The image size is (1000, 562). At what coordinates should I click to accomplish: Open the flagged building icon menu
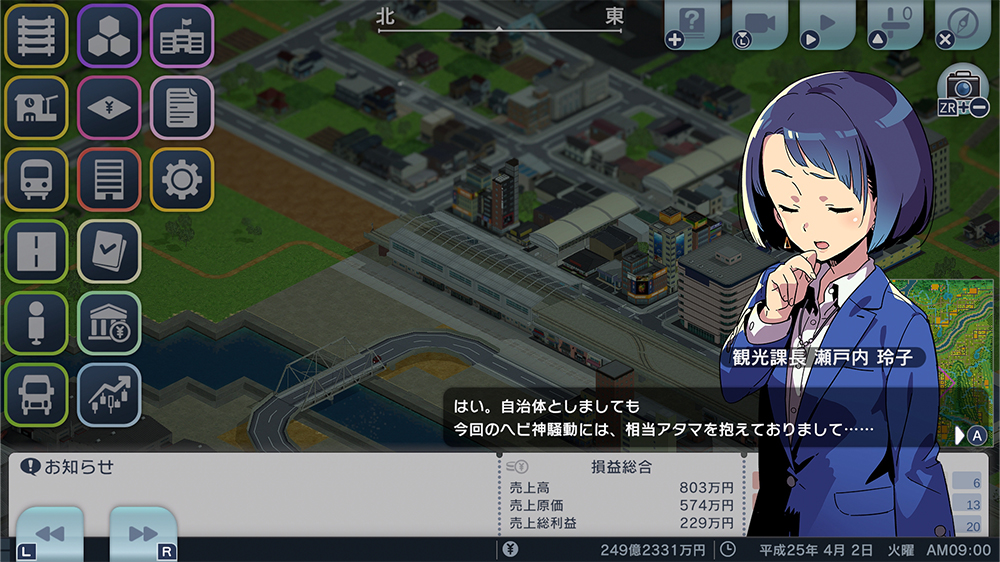pos(182,36)
